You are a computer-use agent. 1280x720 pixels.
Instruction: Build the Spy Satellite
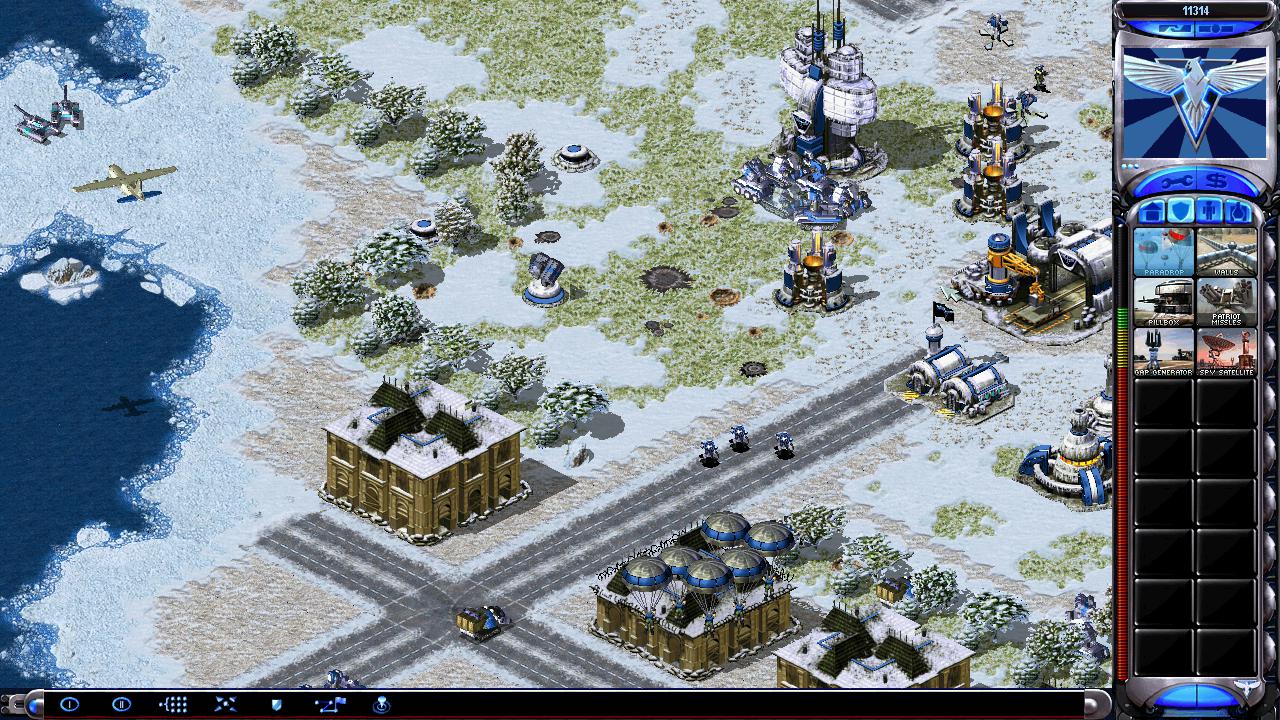1226,352
